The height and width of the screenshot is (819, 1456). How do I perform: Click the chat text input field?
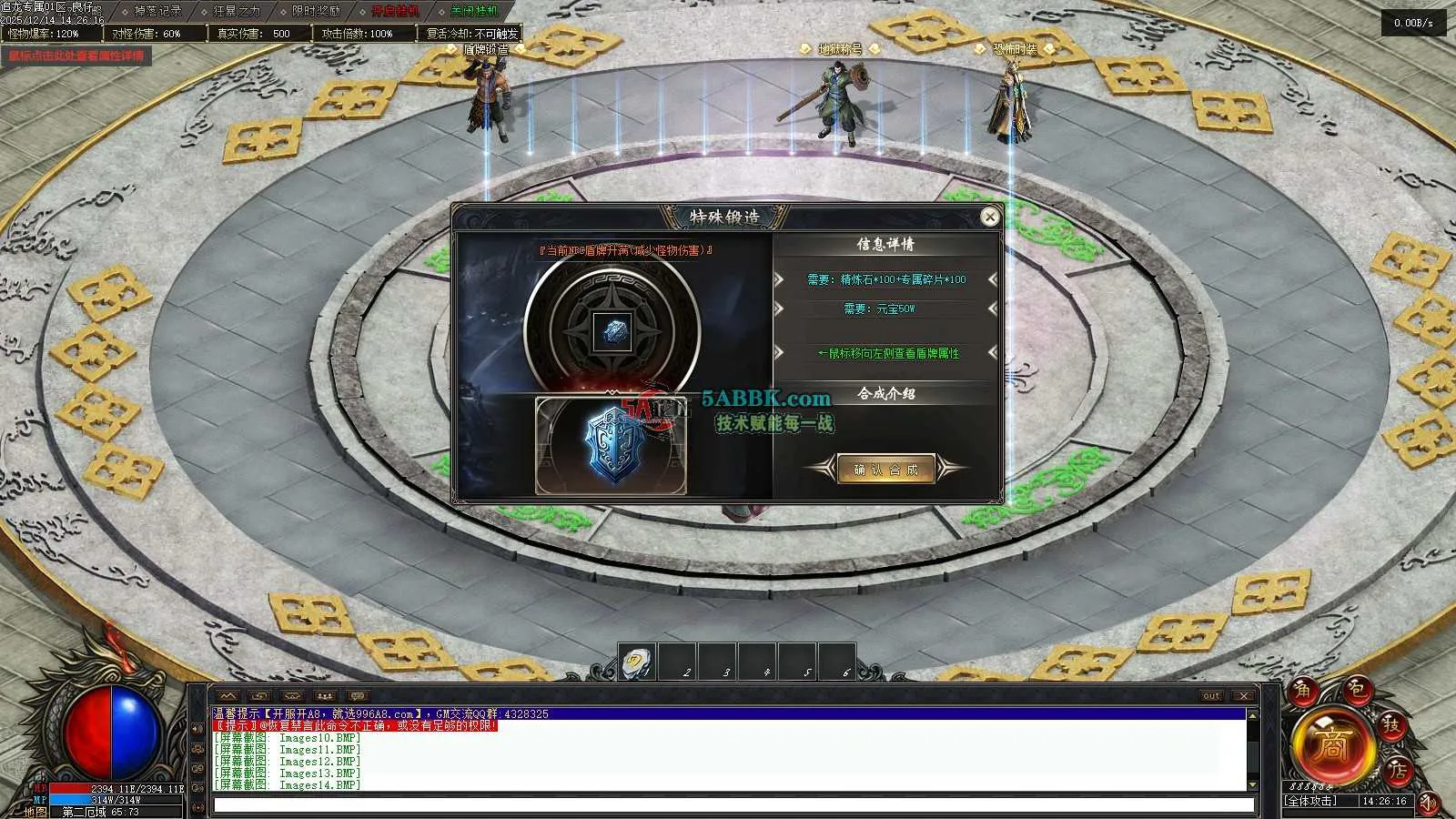[733, 804]
